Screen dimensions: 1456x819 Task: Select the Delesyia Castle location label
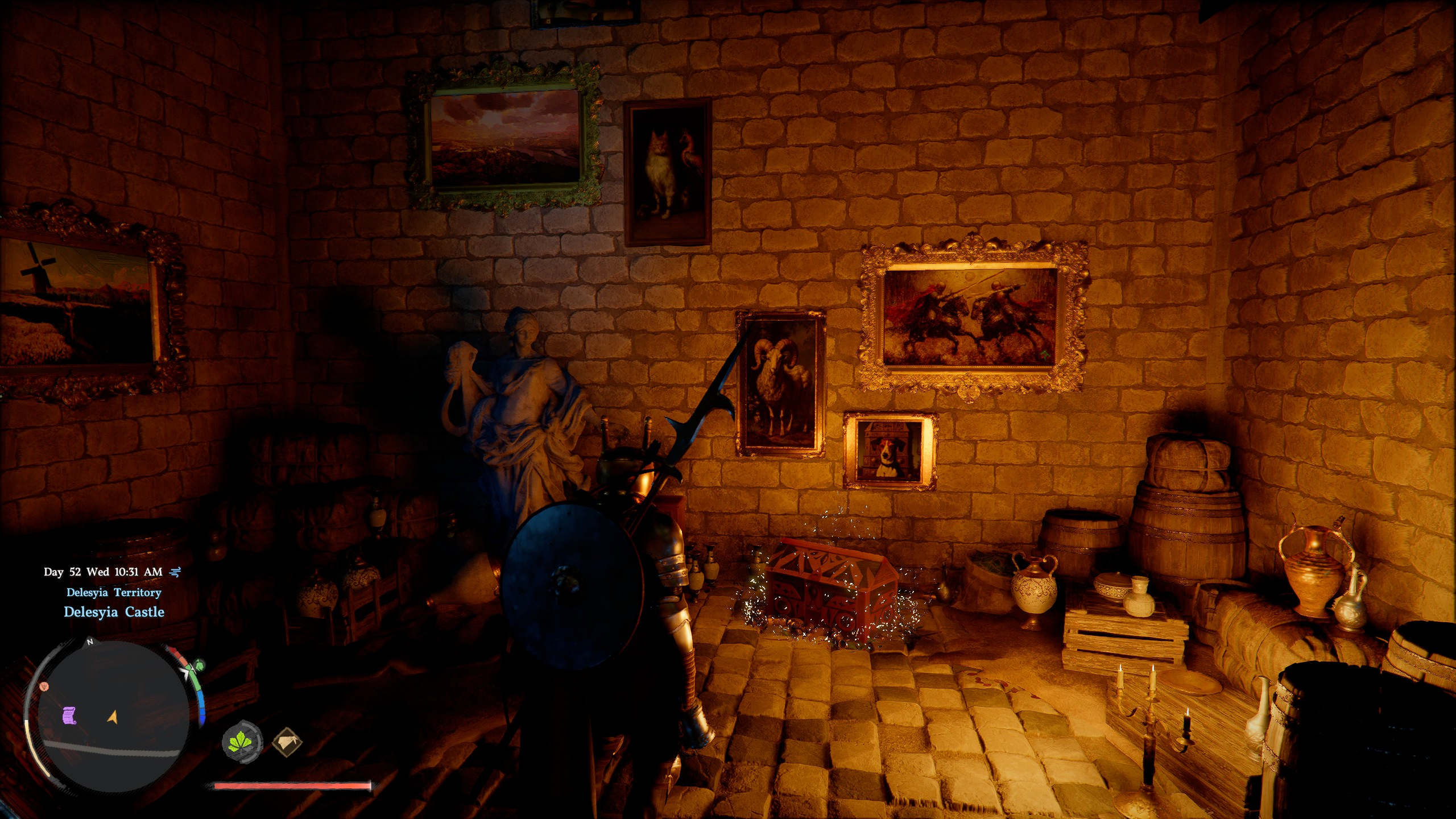tap(114, 613)
